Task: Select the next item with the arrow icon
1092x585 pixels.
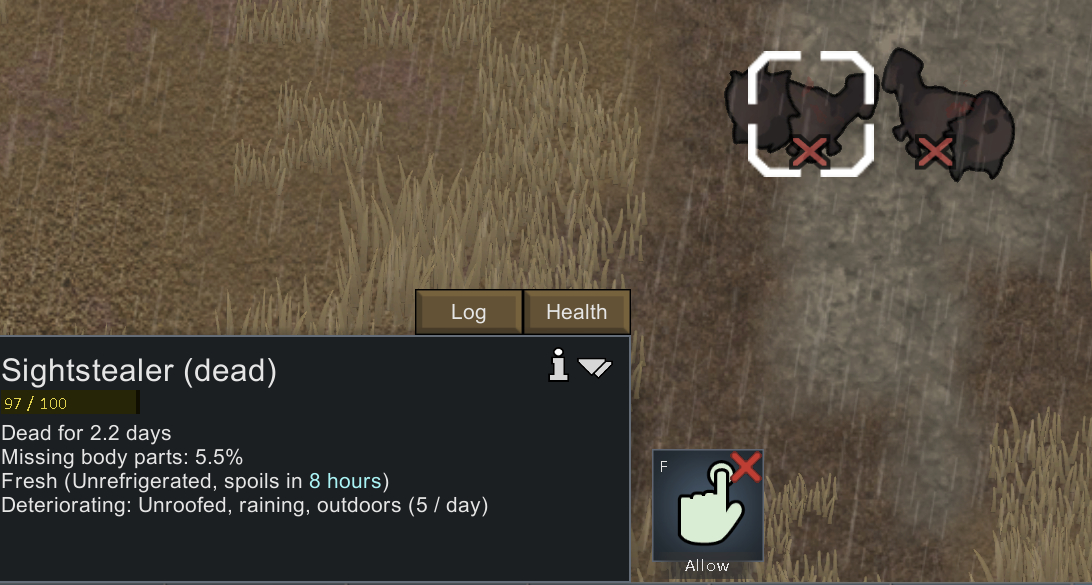Action: pyautogui.click(x=595, y=368)
